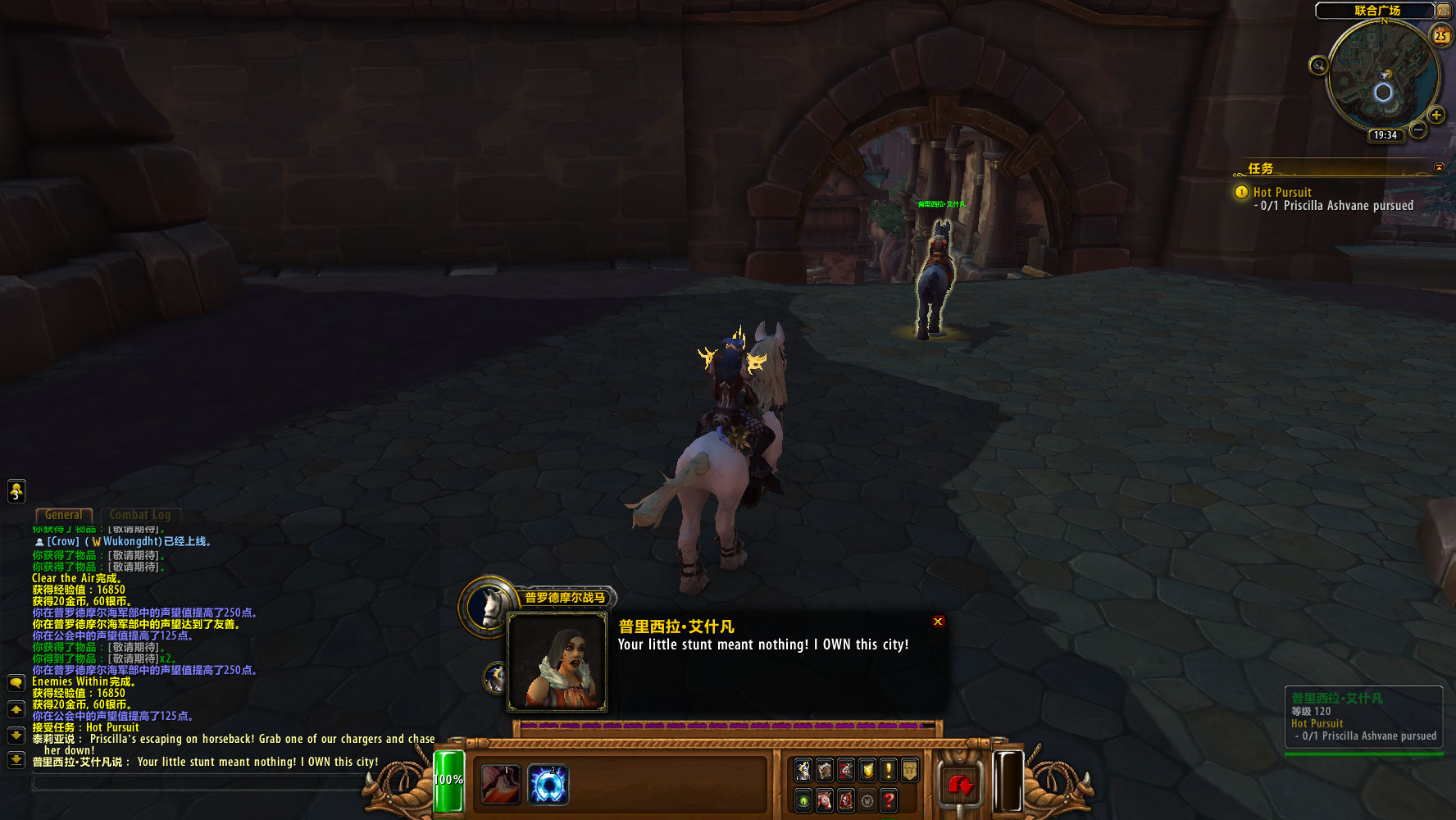Image resolution: width=1456 pixels, height=820 pixels.
Task: Open the calendar showing day 25
Action: tap(1440, 35)
